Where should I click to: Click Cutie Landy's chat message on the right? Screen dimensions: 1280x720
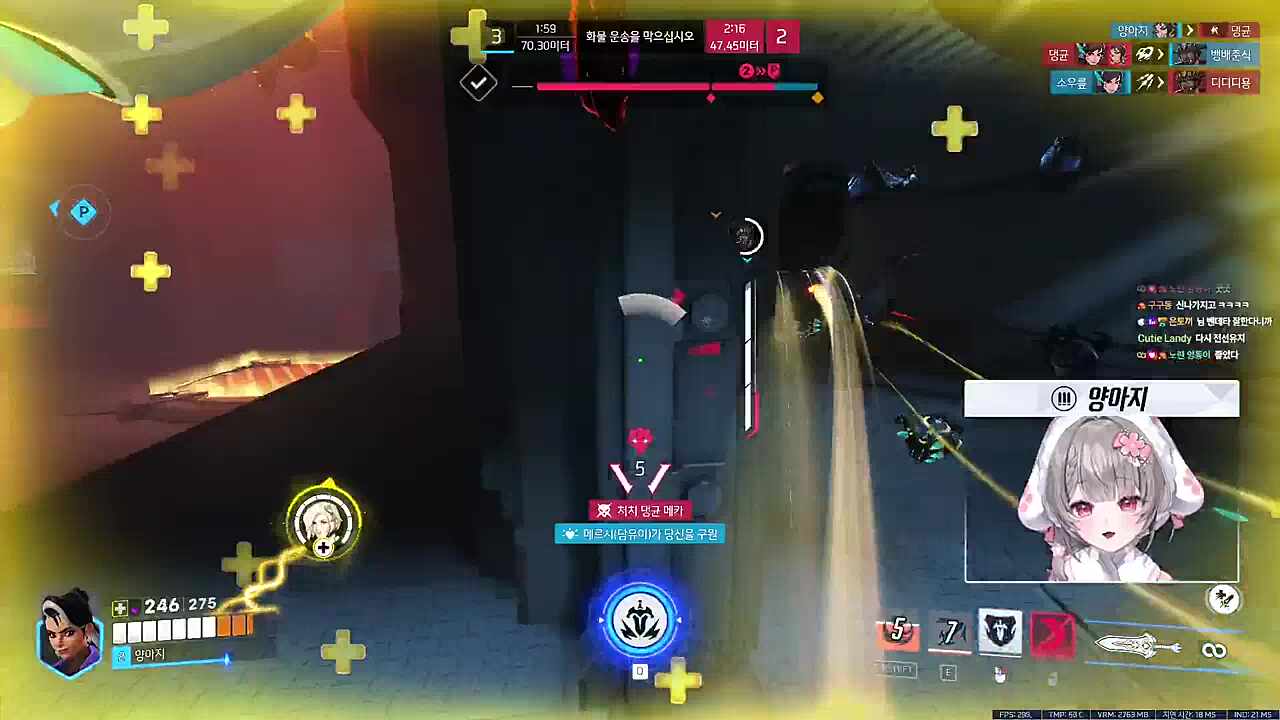(1193, 338)
